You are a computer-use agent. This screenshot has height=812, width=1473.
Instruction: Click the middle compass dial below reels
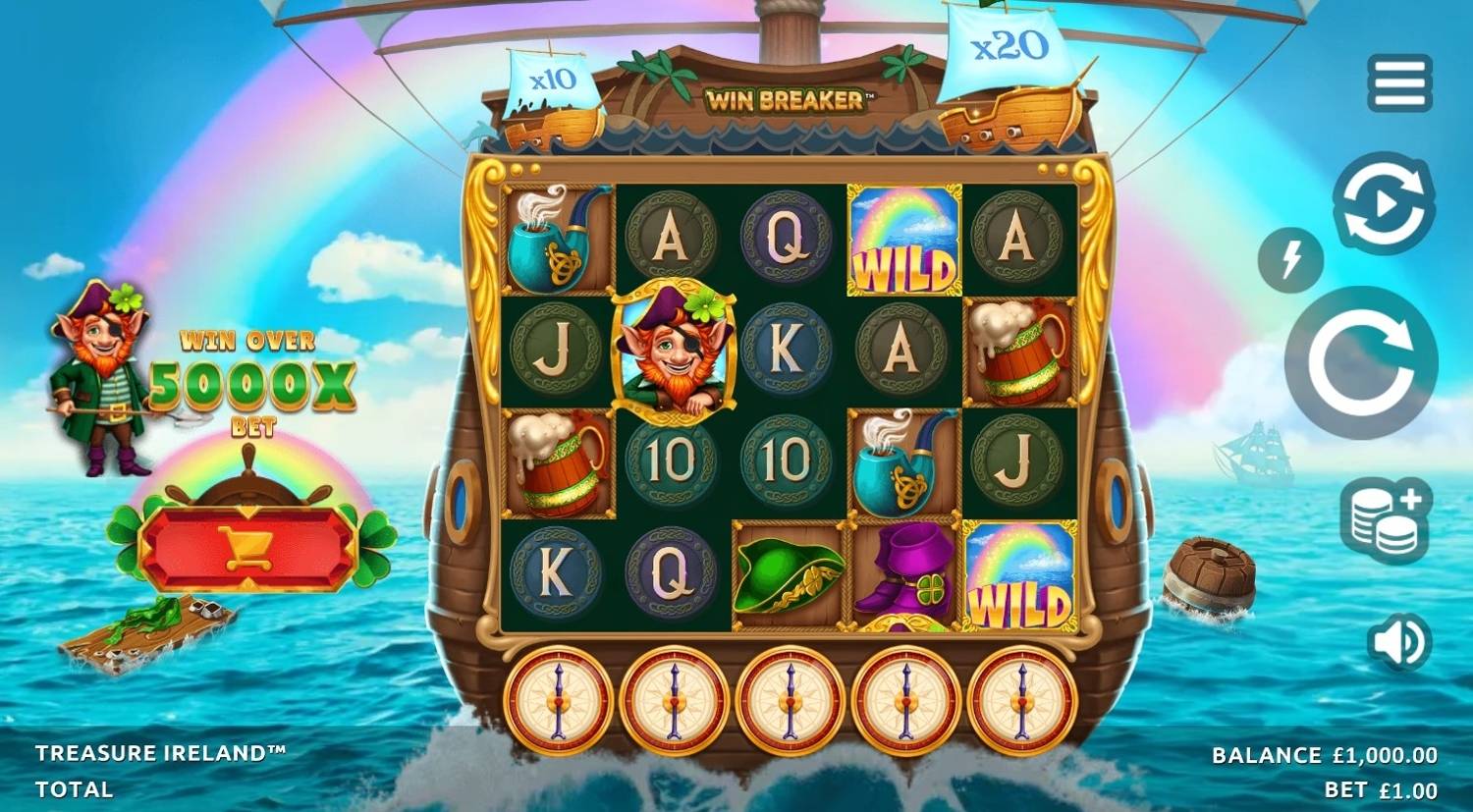click(x=791, y=700)
